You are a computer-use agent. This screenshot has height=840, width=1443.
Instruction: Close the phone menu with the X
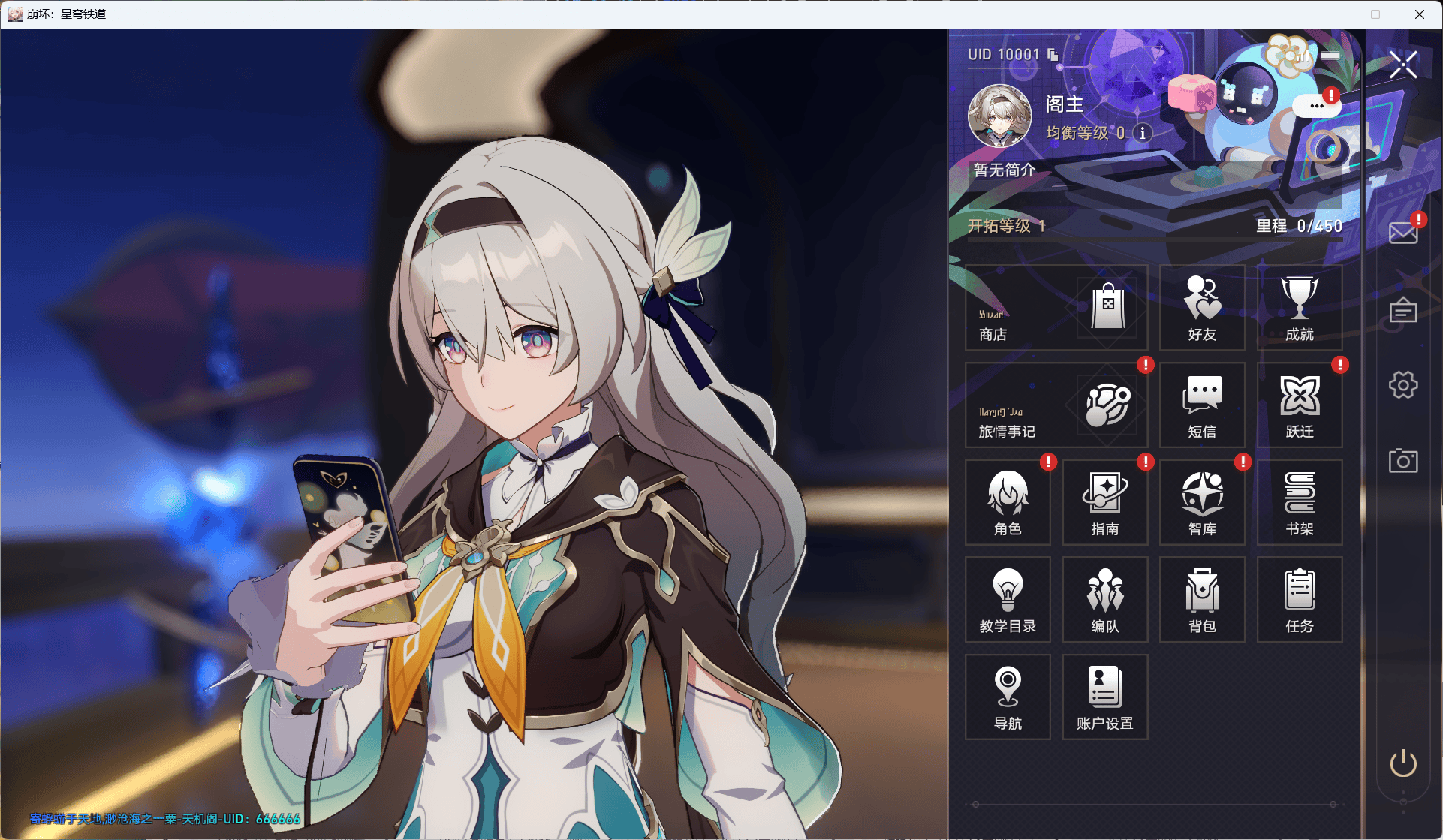click(1402, 65)
